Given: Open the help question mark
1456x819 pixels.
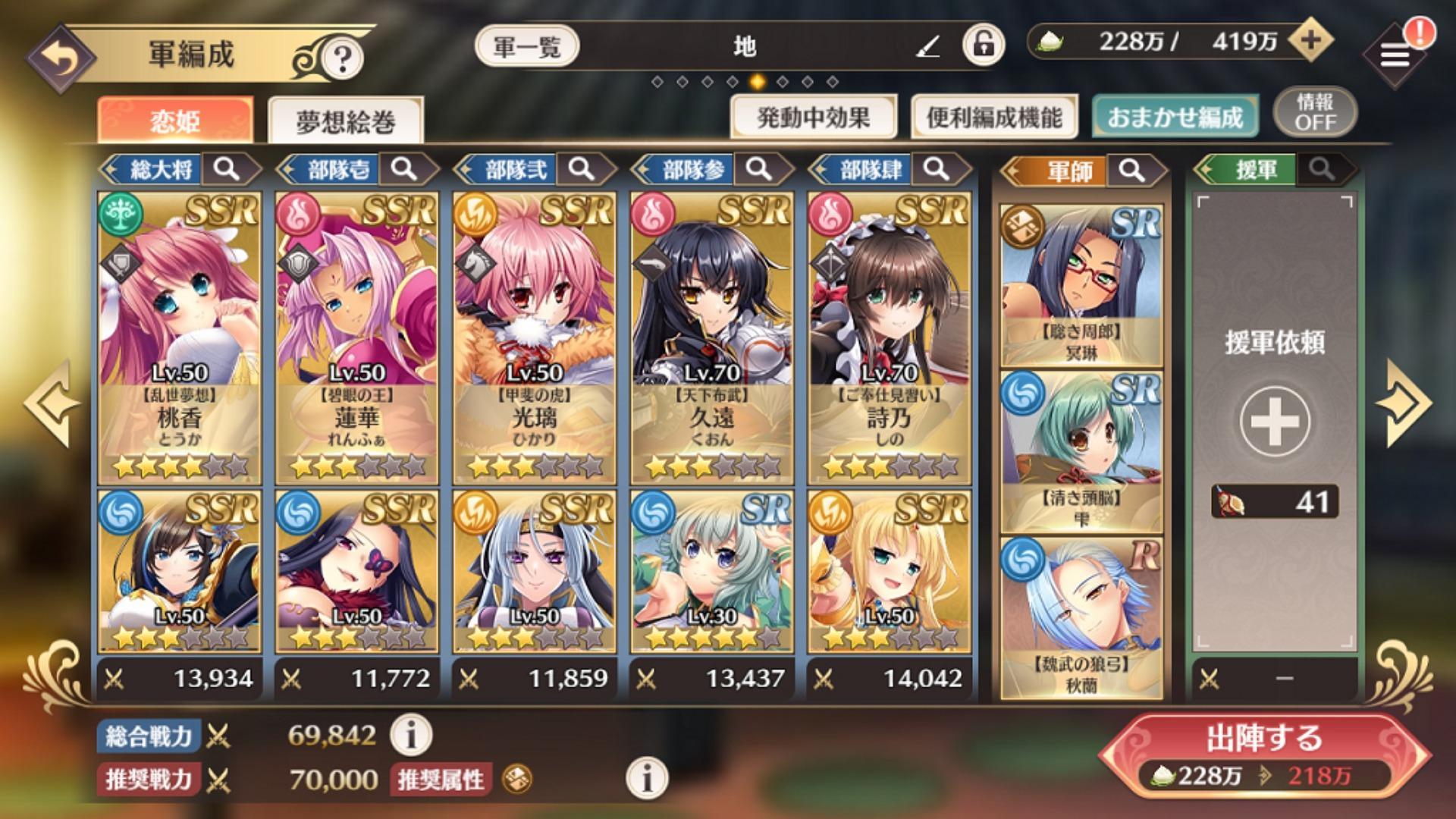Looking at the screenshot, I should tap(342, 58).
